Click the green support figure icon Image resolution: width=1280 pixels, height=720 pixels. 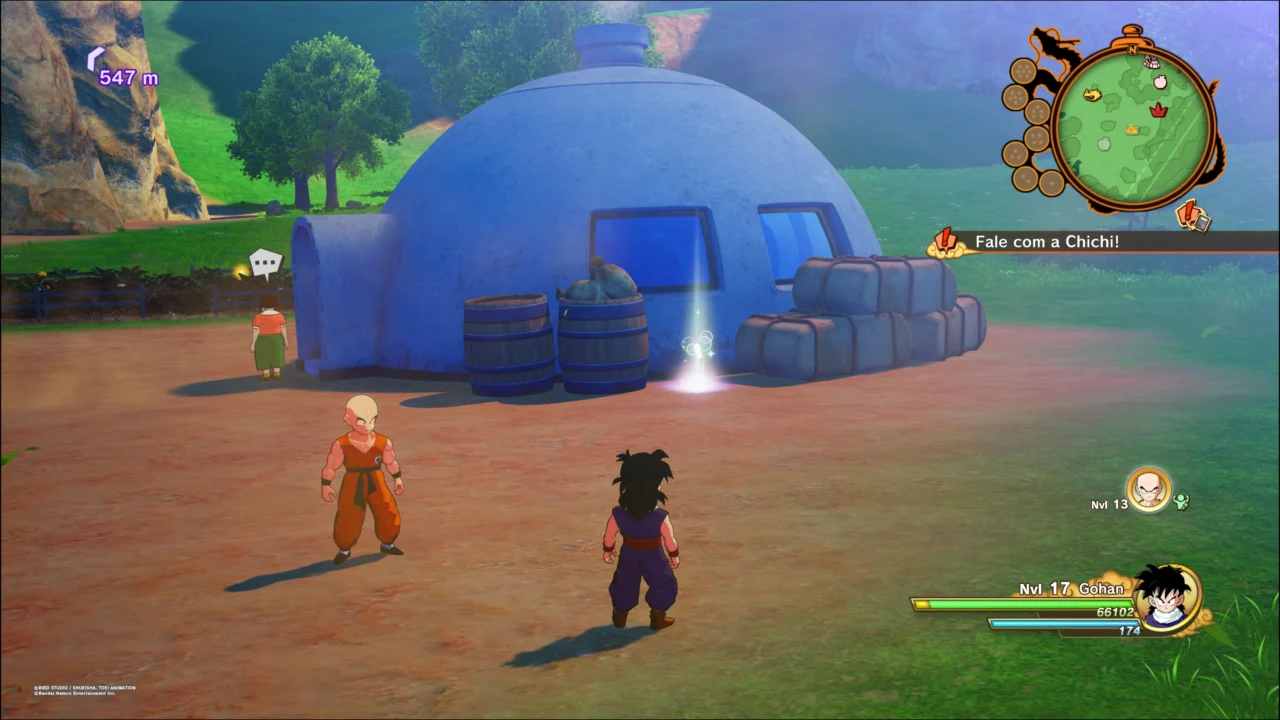tap(1182, 502)
